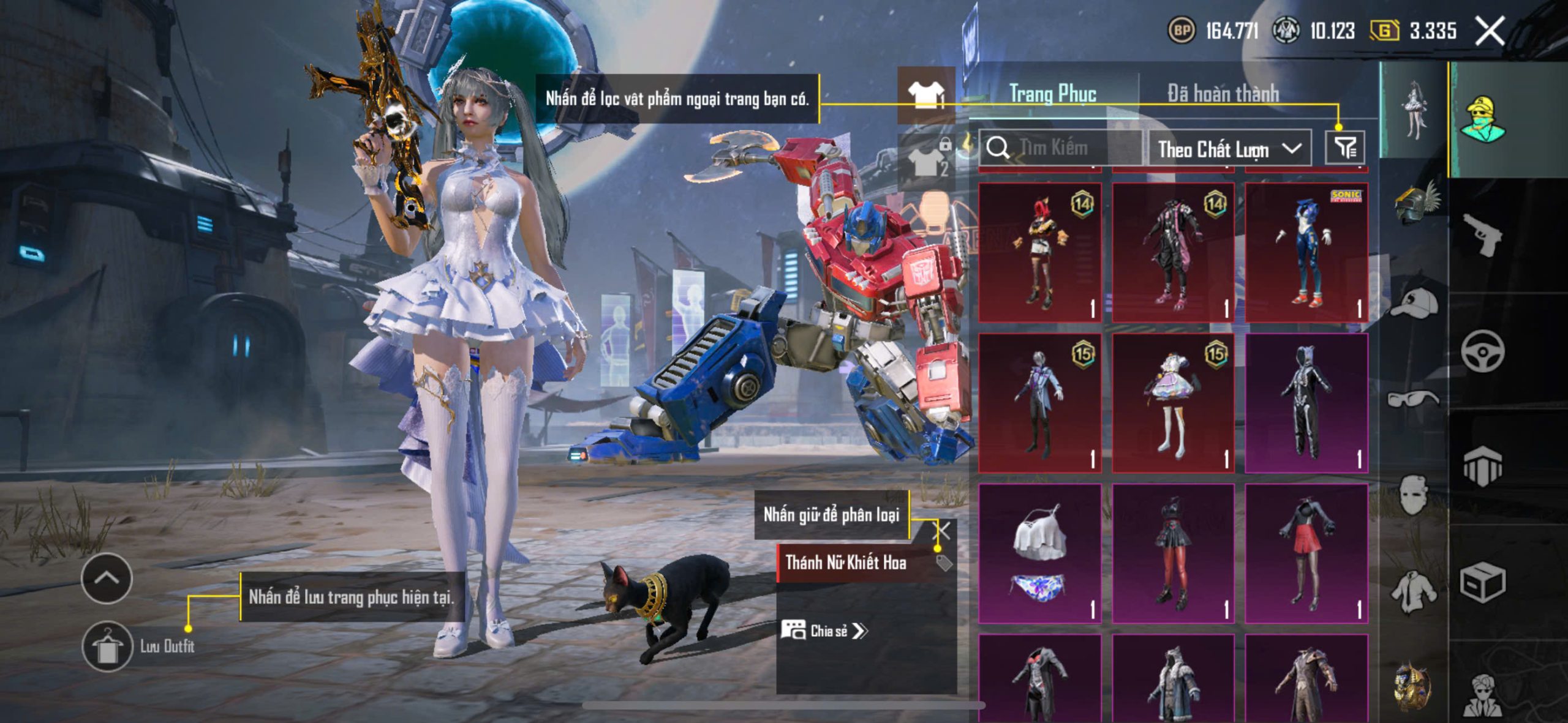This screenshot has width=1568, height=723.
Task: Pick the white top floral bikini set
Action: click(x=1039, y=553)
